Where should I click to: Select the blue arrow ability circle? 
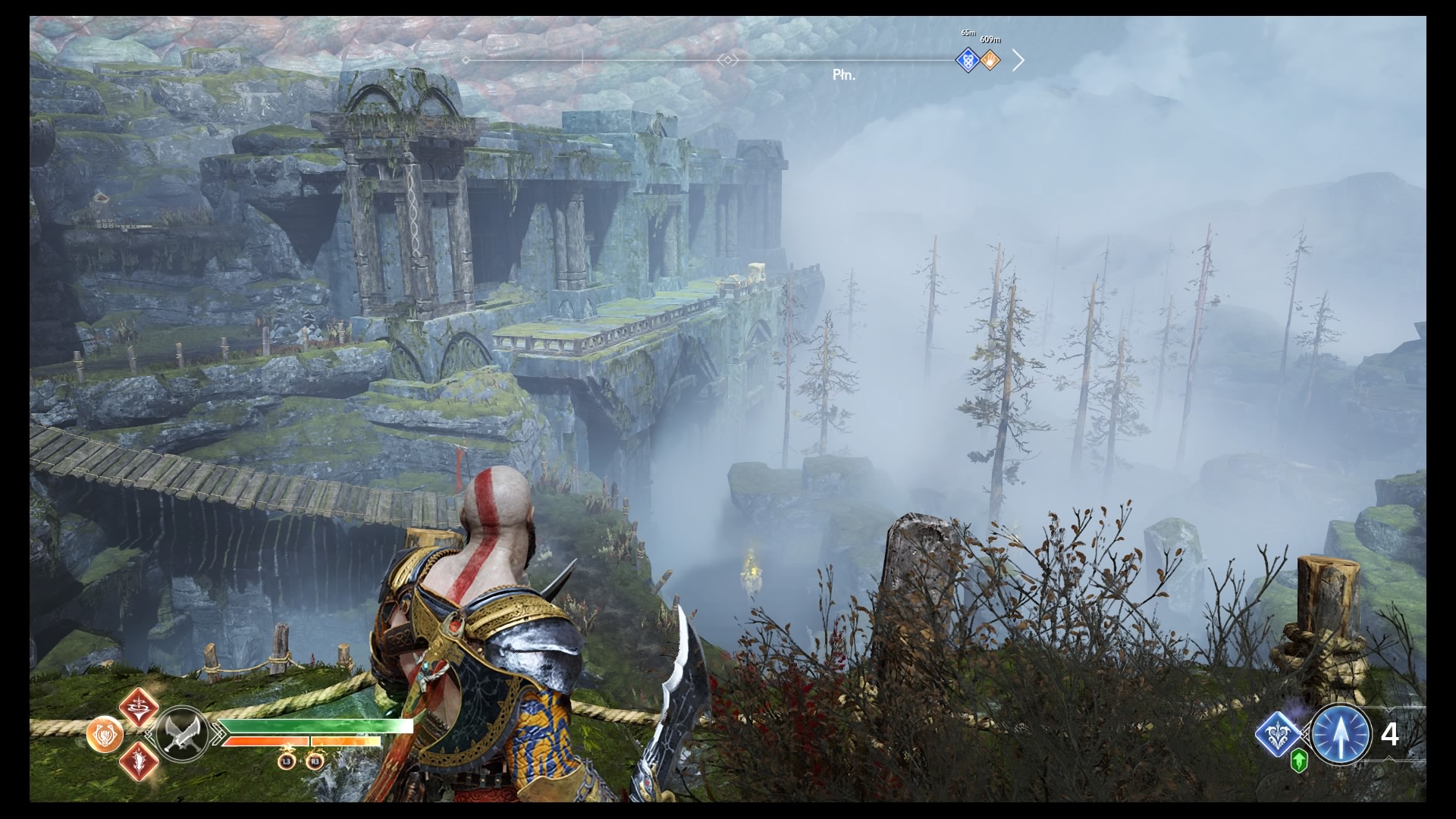coord(1341,735)
